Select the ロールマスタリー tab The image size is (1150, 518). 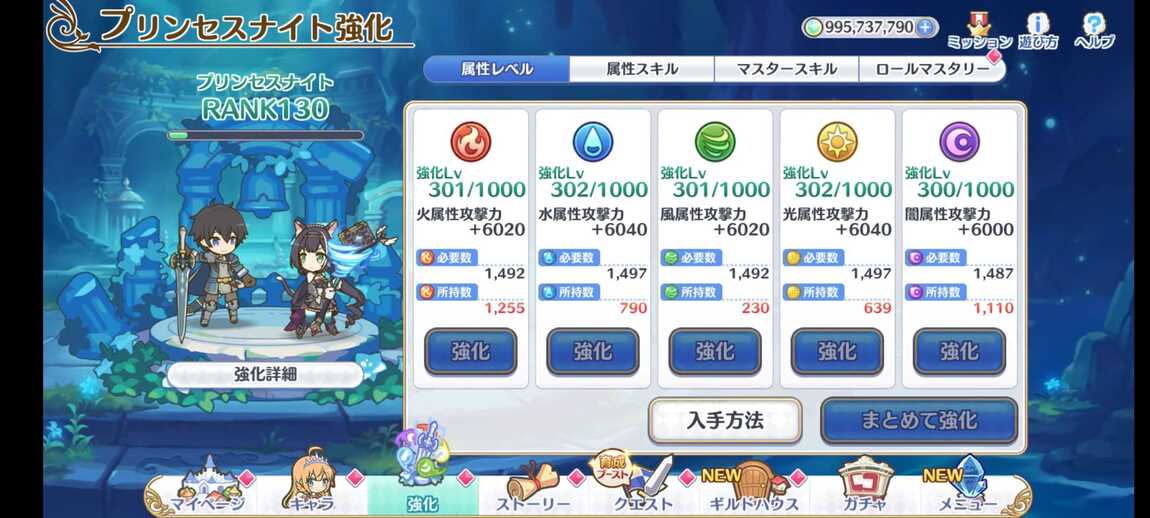[x=931, y=69]
